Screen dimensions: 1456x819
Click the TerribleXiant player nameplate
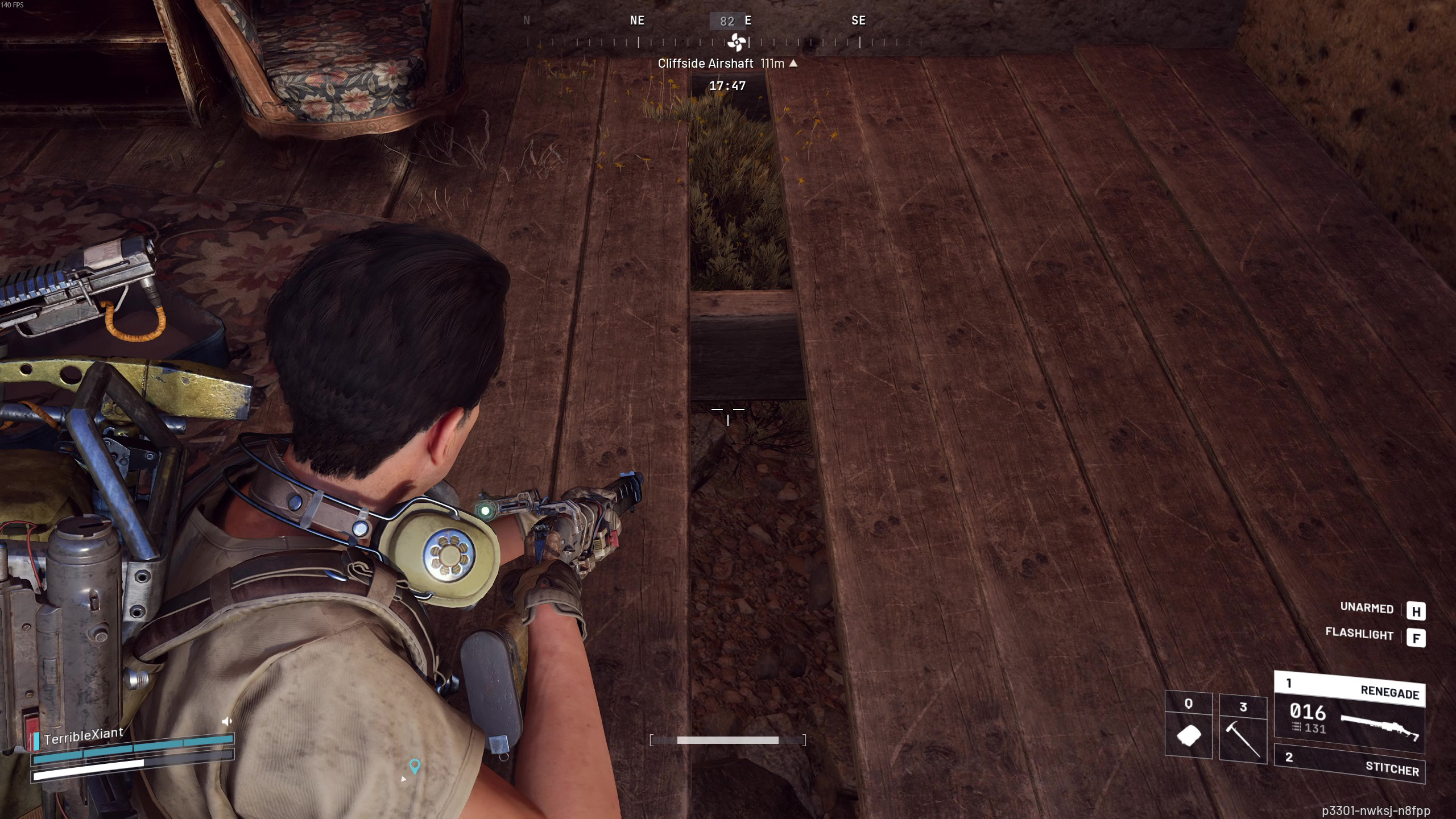83,736
